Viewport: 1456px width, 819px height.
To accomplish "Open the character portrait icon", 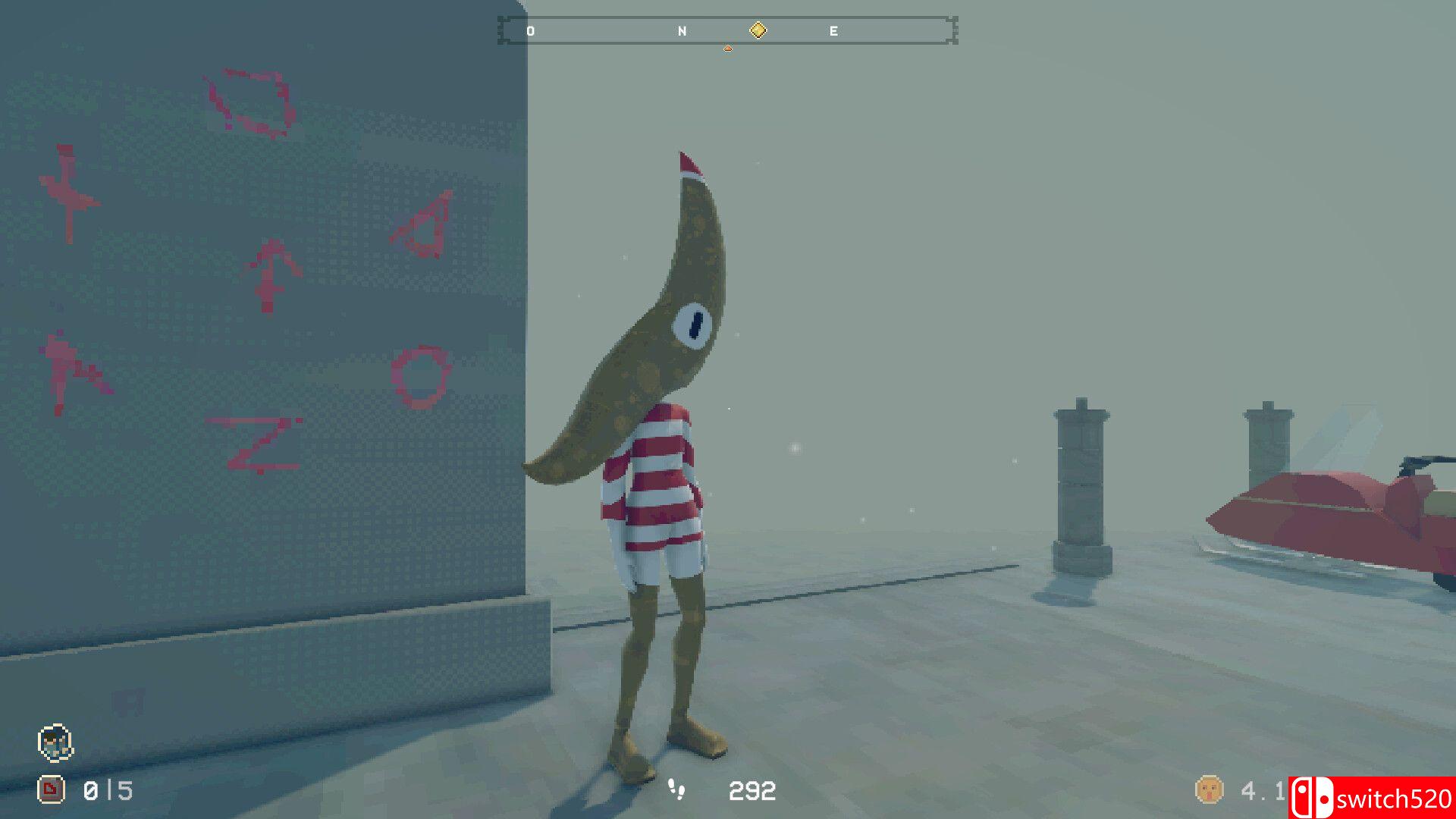I will coord(55,742).
